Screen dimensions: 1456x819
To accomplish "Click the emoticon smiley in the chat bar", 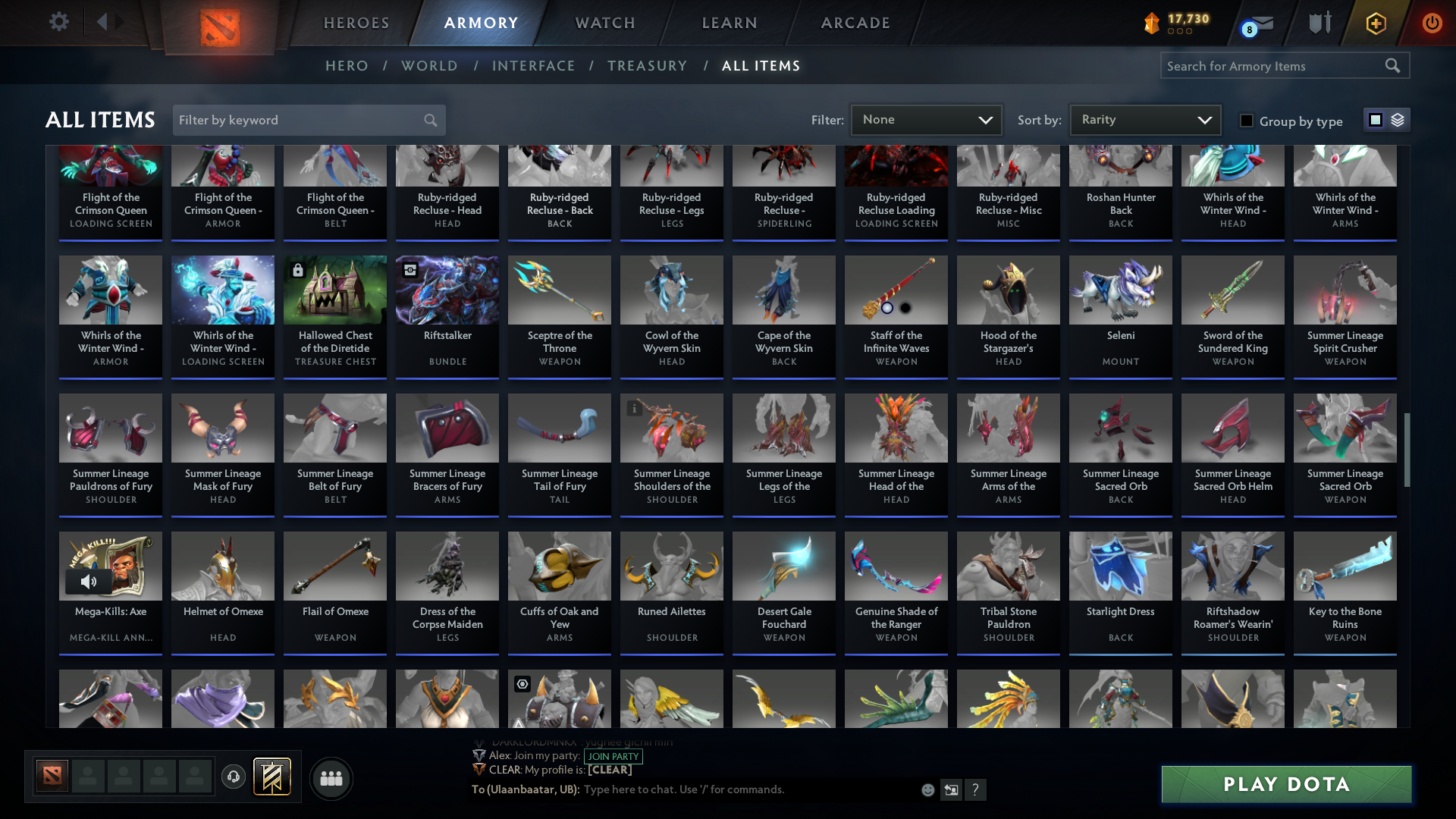I will point(927,789).
